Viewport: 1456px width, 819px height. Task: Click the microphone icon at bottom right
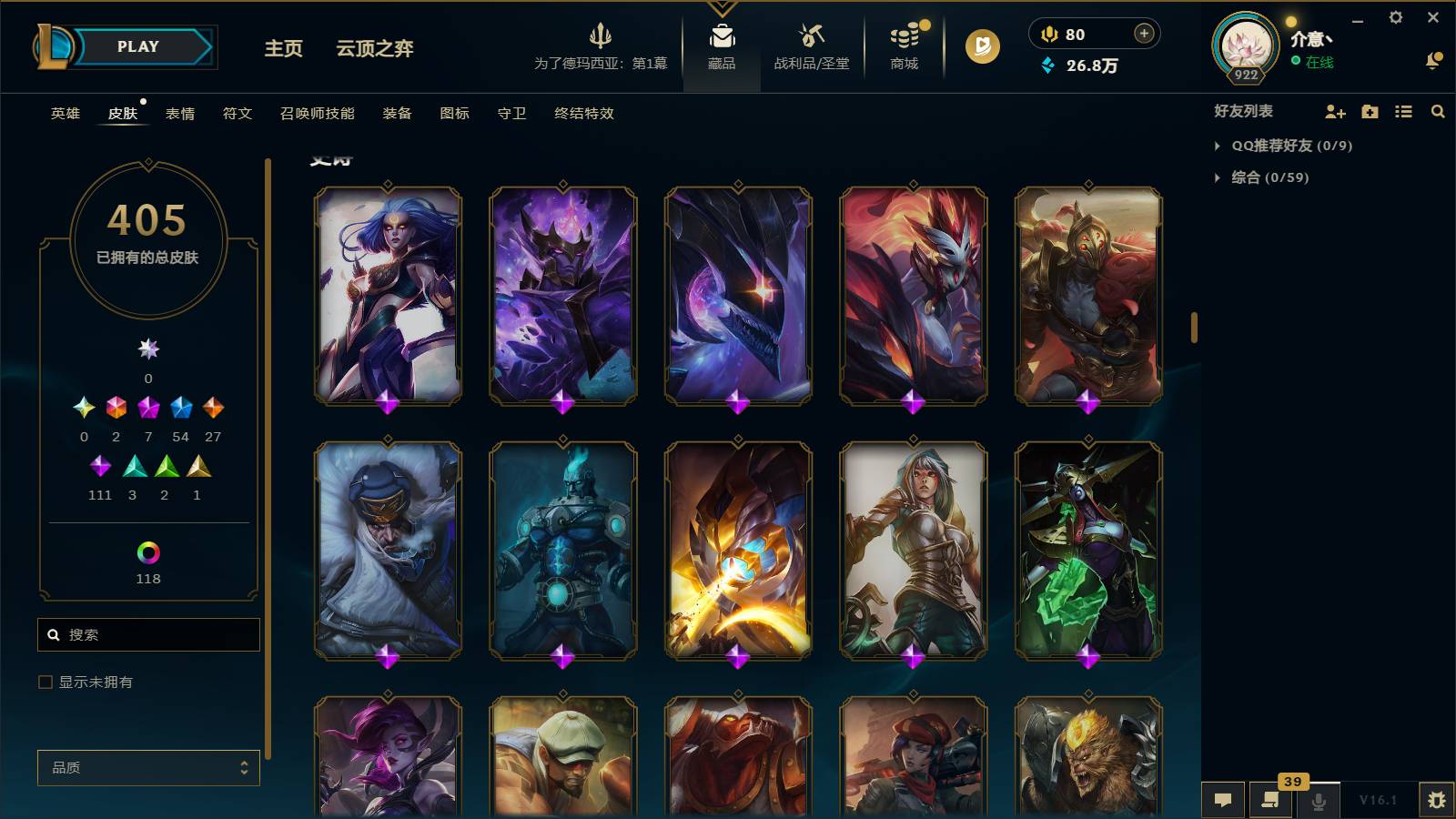(x=1317, y=800)
